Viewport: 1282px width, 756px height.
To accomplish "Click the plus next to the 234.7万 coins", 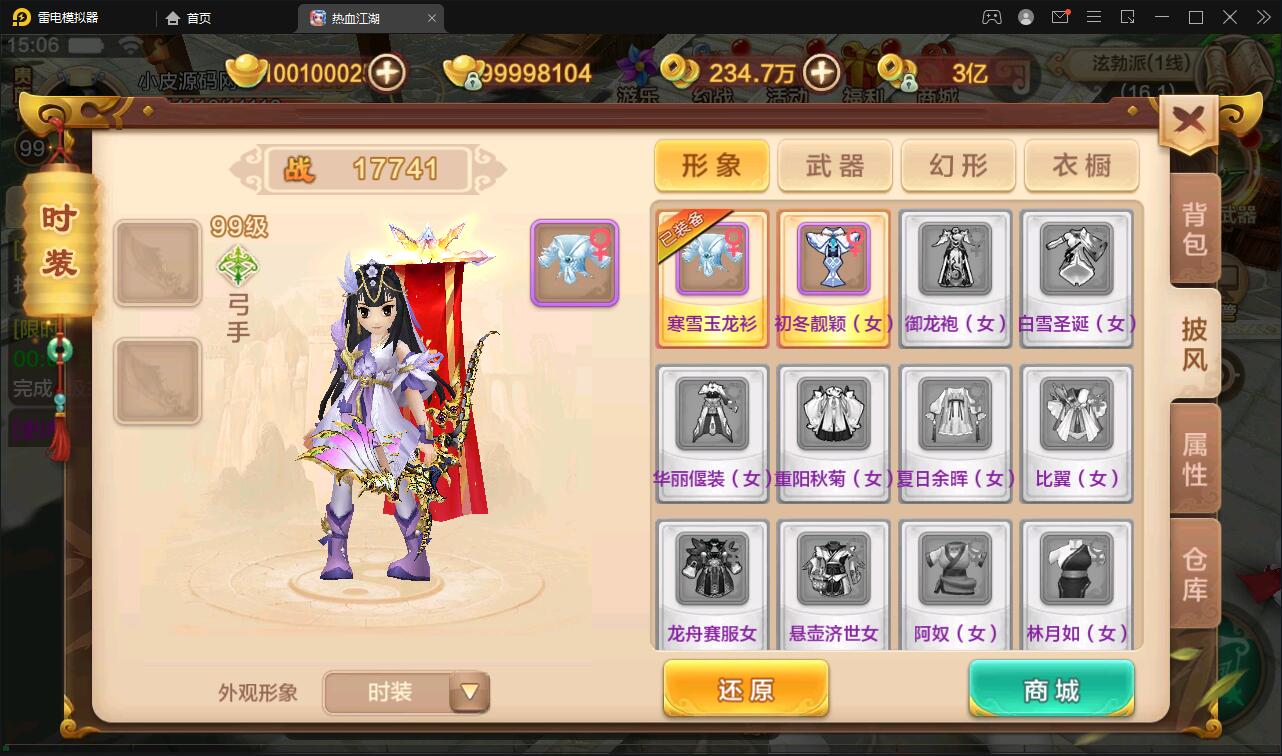I will coord(820,73).
